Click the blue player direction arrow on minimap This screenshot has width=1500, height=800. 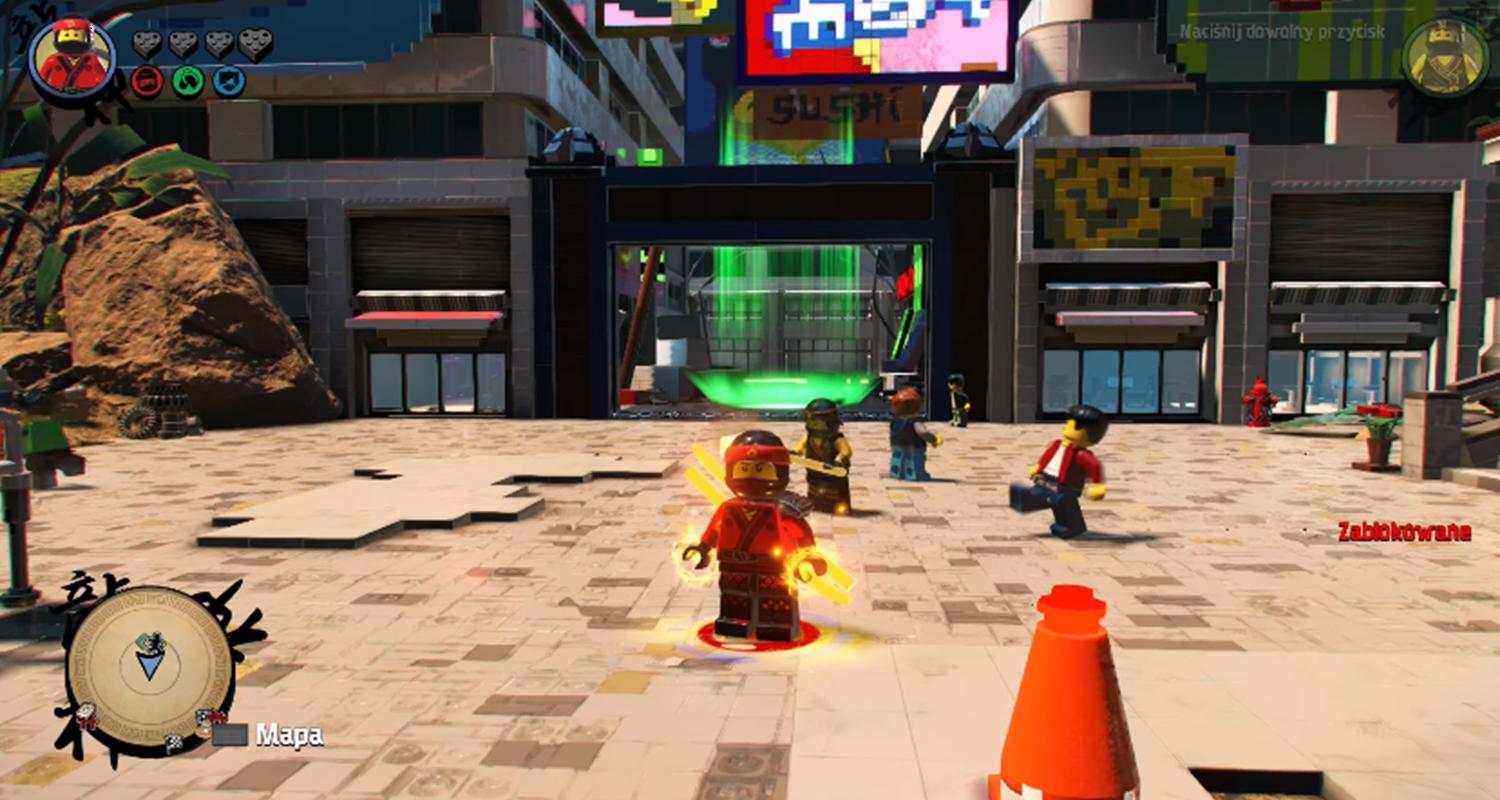(x=148, y=666)
